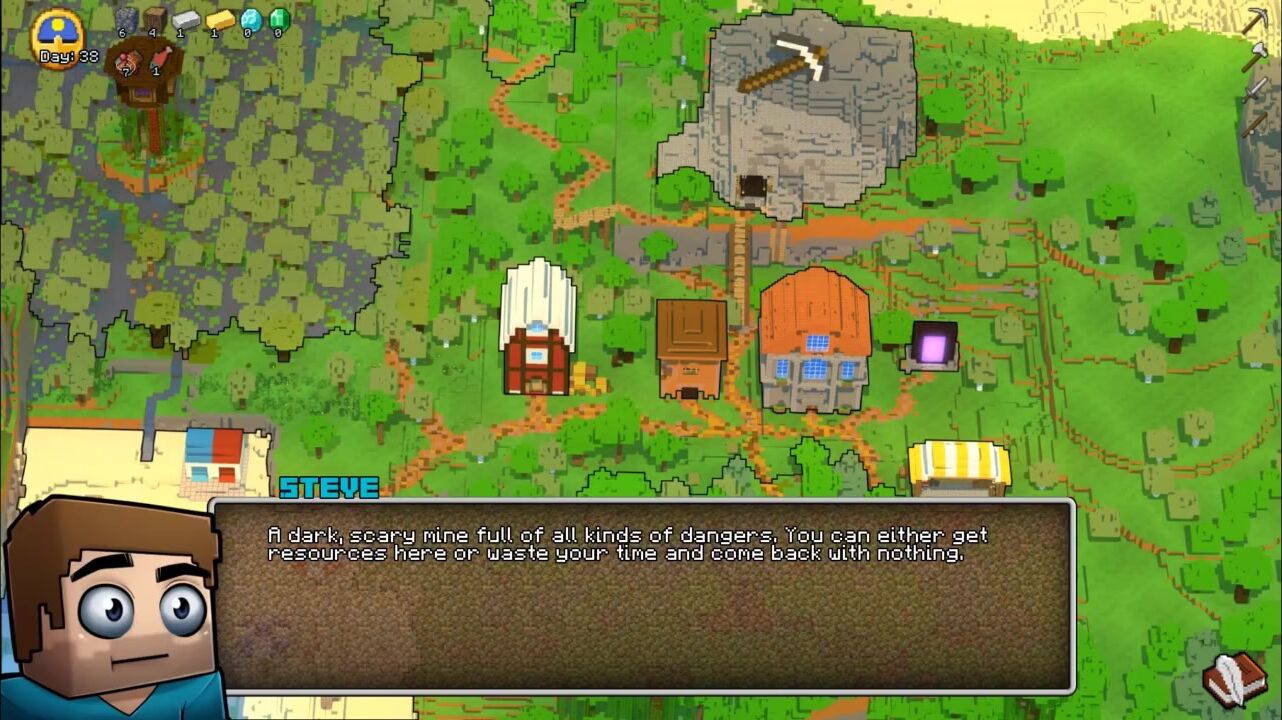The width and height of the screenshot is (1282, 720).
Task: Open the quill journal book
Action: [x=1235, y=679]
